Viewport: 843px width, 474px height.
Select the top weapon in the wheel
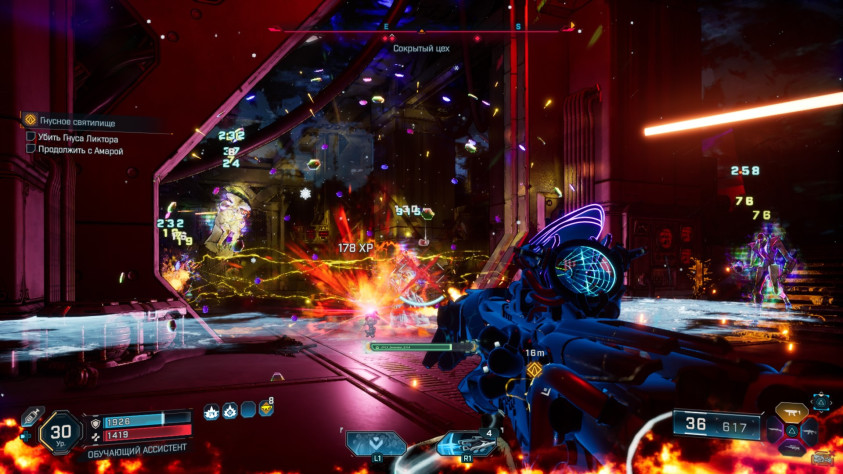(792, 412)
